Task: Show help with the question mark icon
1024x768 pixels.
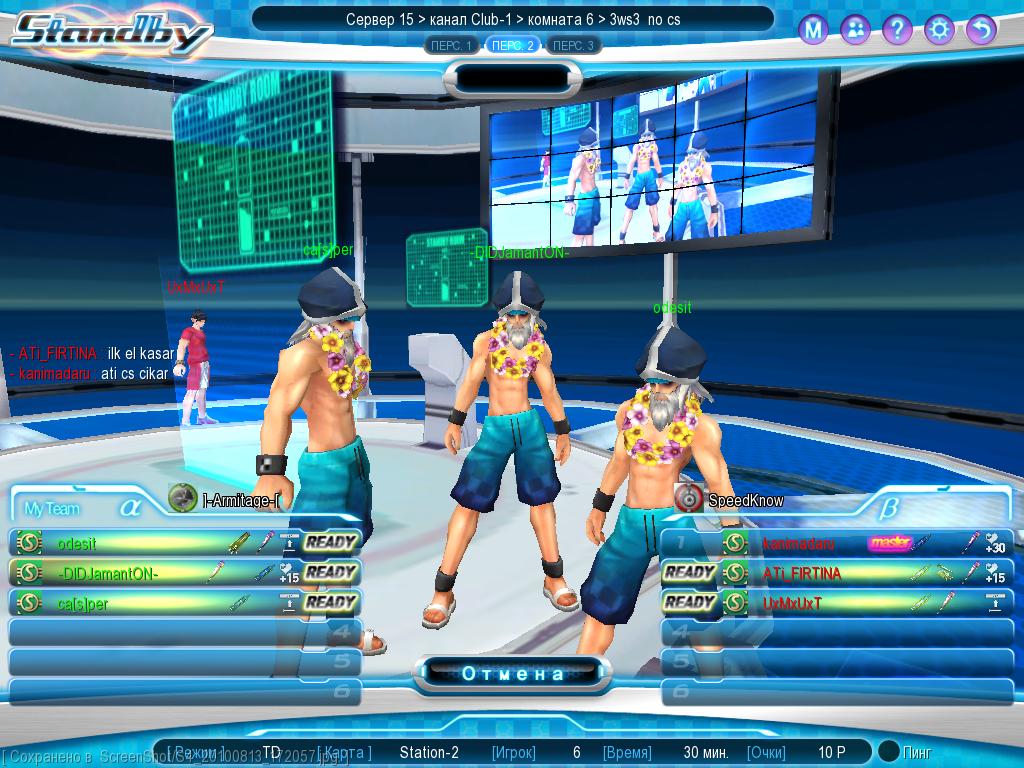Action: click(x=897, y=30)
